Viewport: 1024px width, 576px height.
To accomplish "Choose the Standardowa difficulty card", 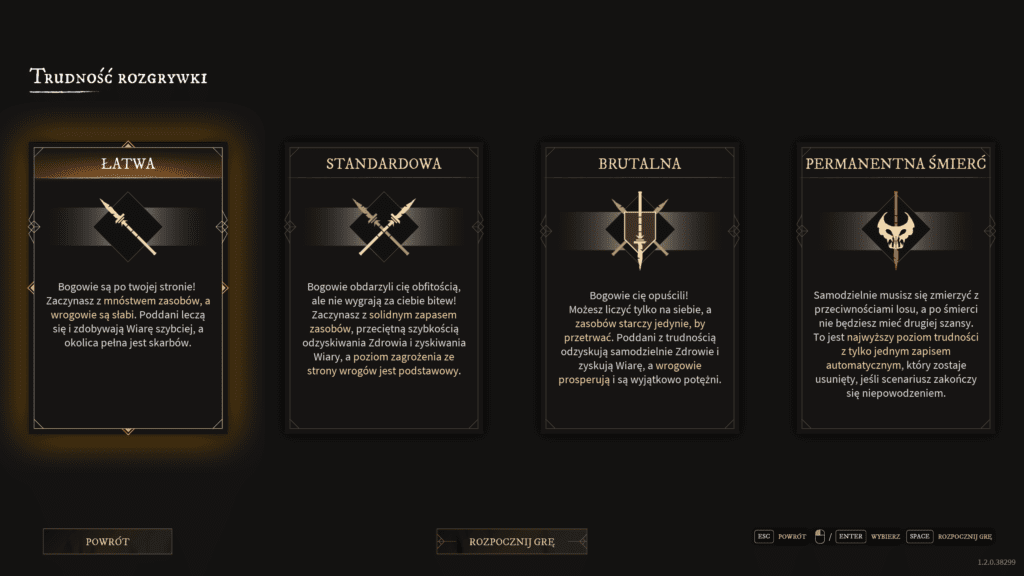I will 384,288.
